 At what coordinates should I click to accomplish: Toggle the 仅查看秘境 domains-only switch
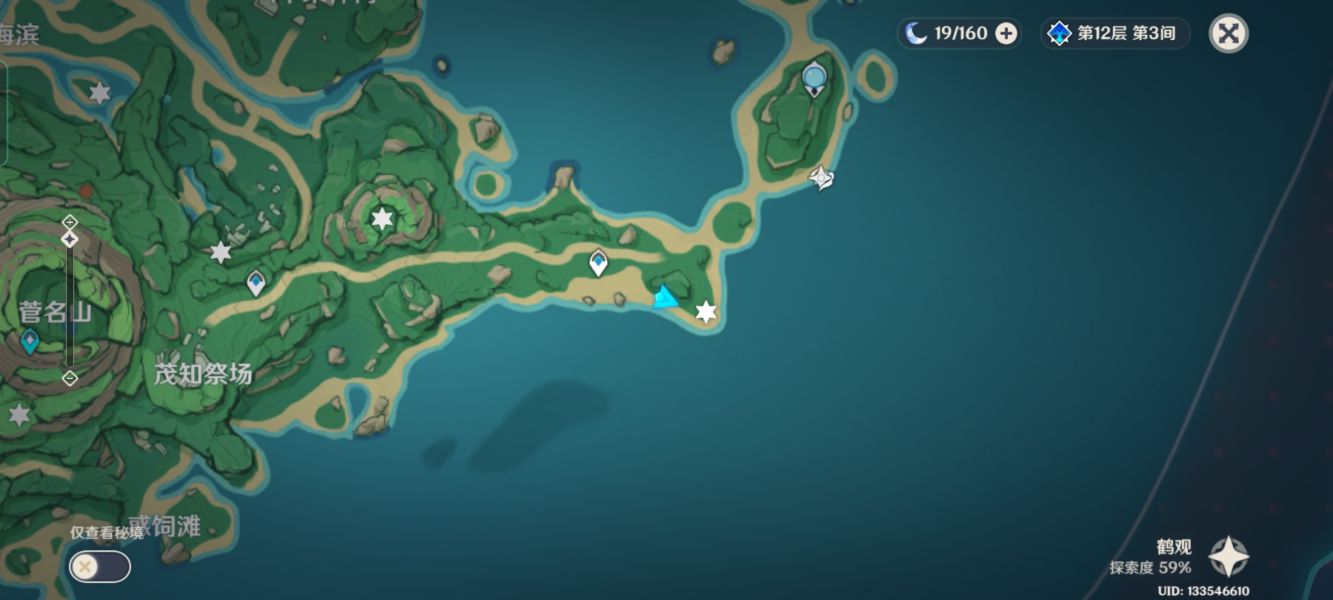pos(99,567)
